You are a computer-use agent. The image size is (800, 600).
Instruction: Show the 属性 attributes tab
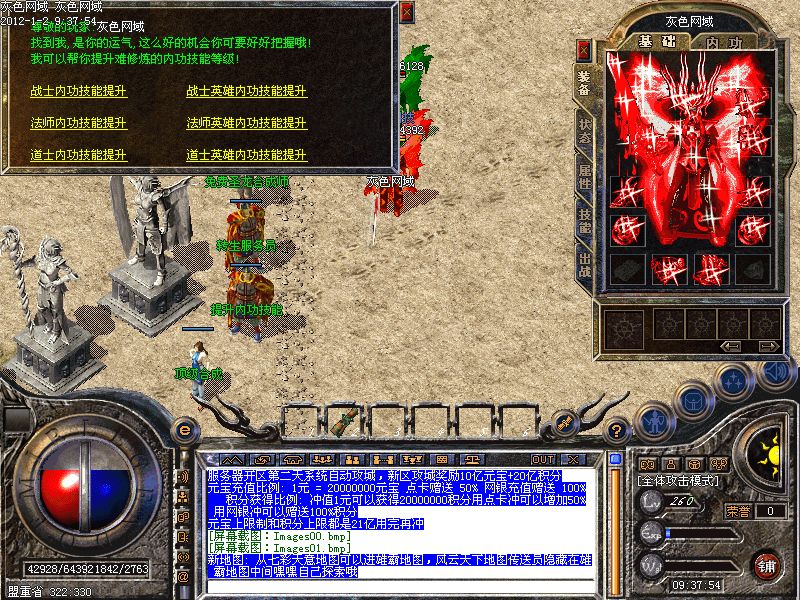coord(585,178)
